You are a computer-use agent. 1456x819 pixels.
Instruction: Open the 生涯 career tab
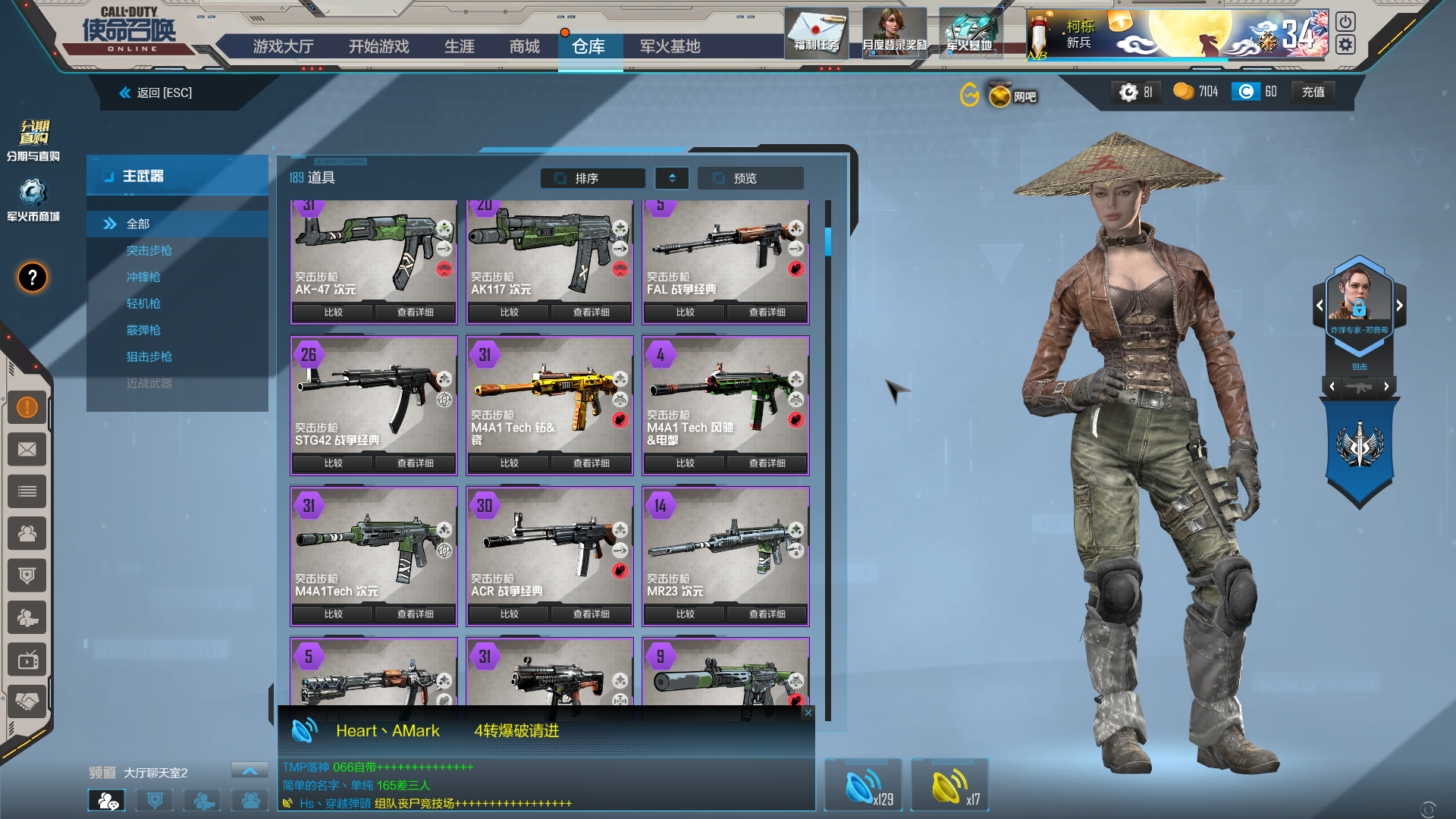coord(459,46)
